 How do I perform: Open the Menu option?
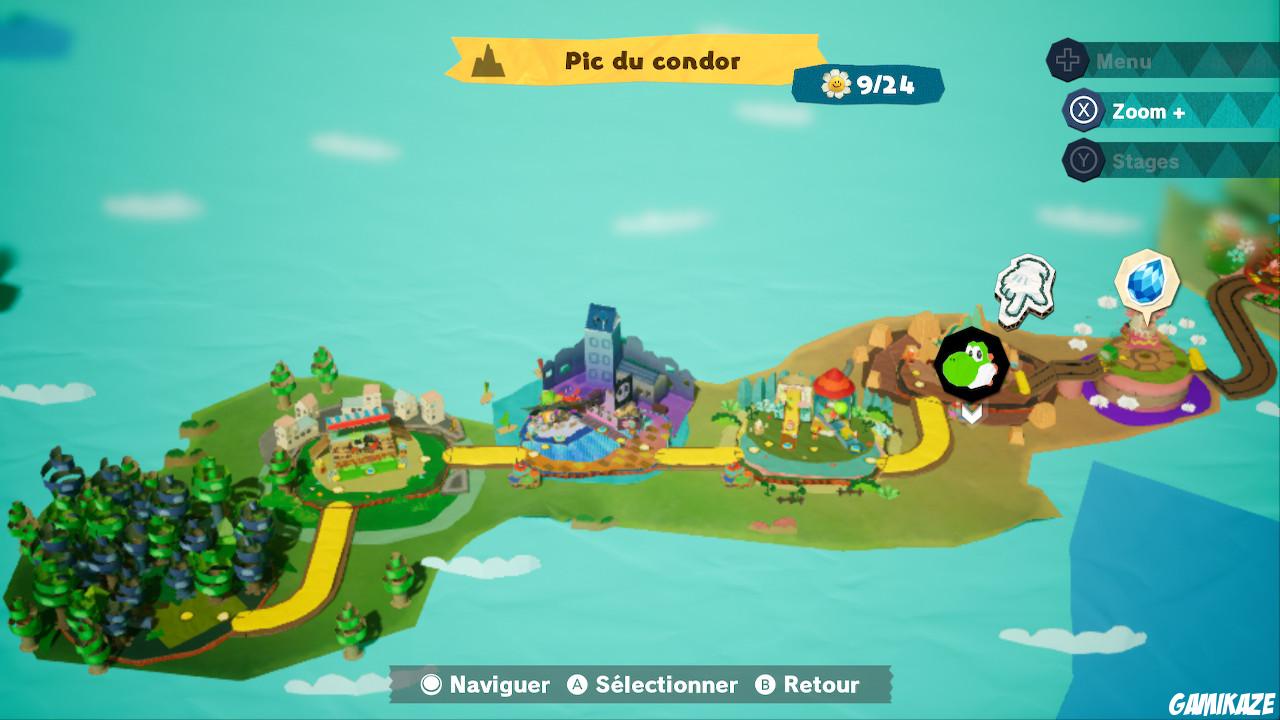point(1124,60)
